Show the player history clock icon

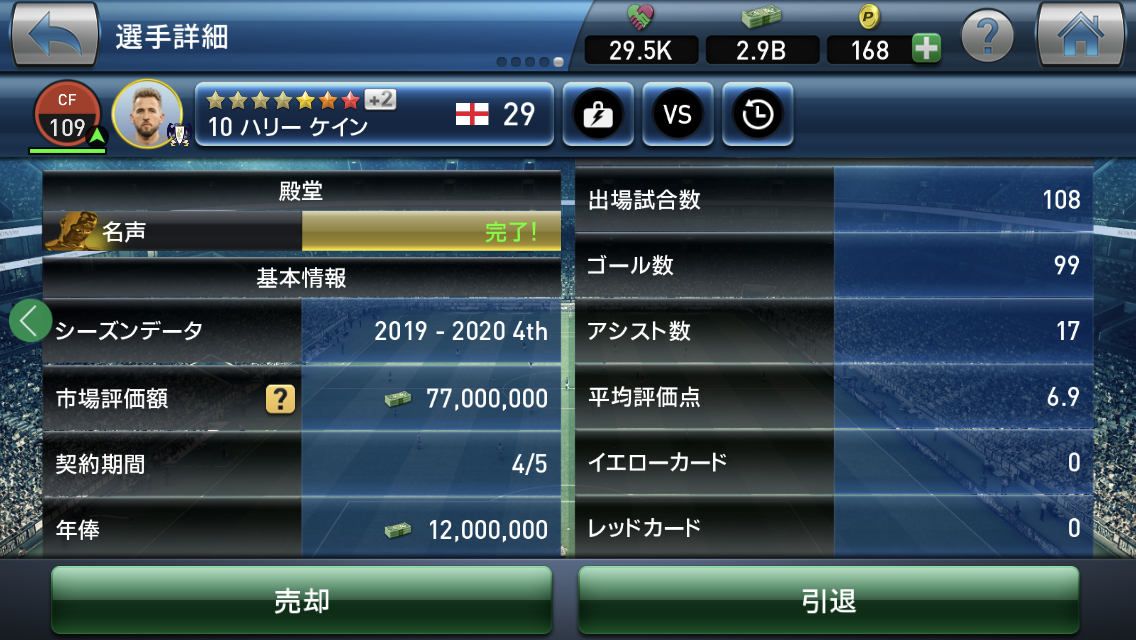[x=757, y=115]
